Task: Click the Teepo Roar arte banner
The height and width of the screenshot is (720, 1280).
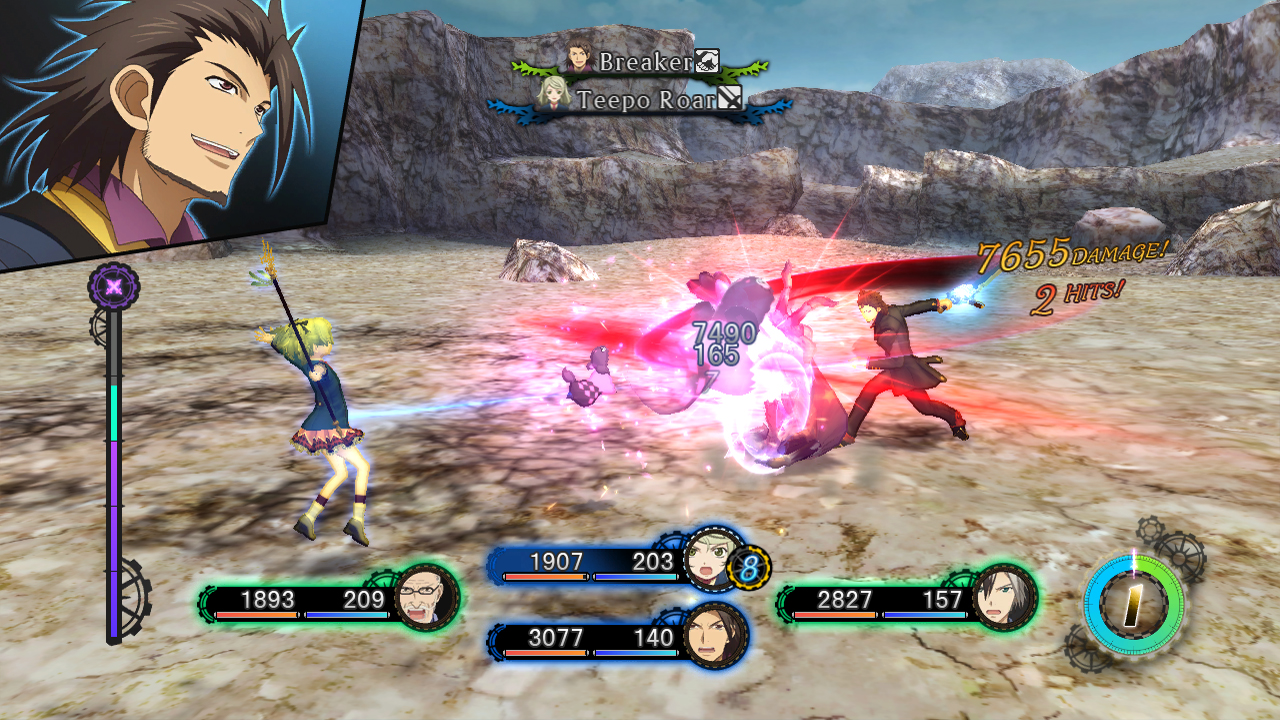Action: [645, 100]
